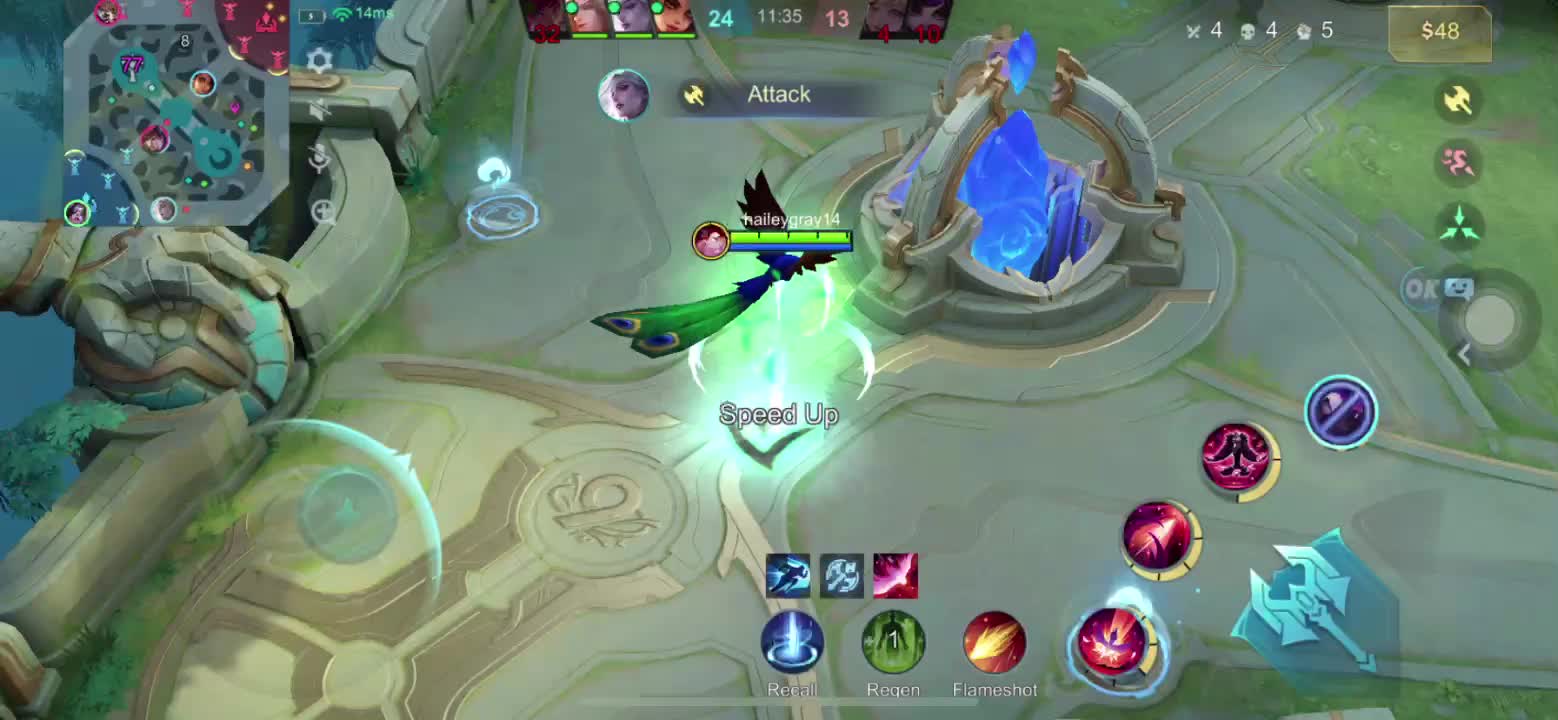Open settings via the gear icon
Screen dimensions: 1558x720
[319, 61]
